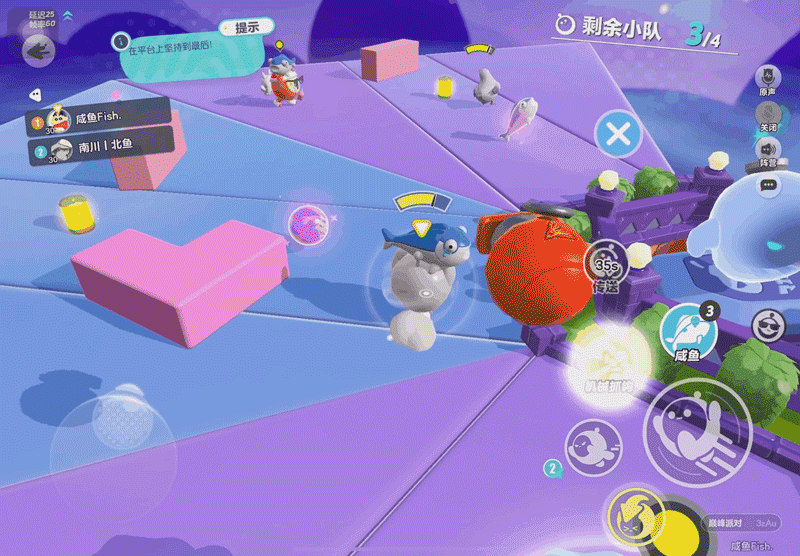Select teammate 咸鱼Fish. in the team list
Viewport: 800px width, 556px height.
pos(98,118)
